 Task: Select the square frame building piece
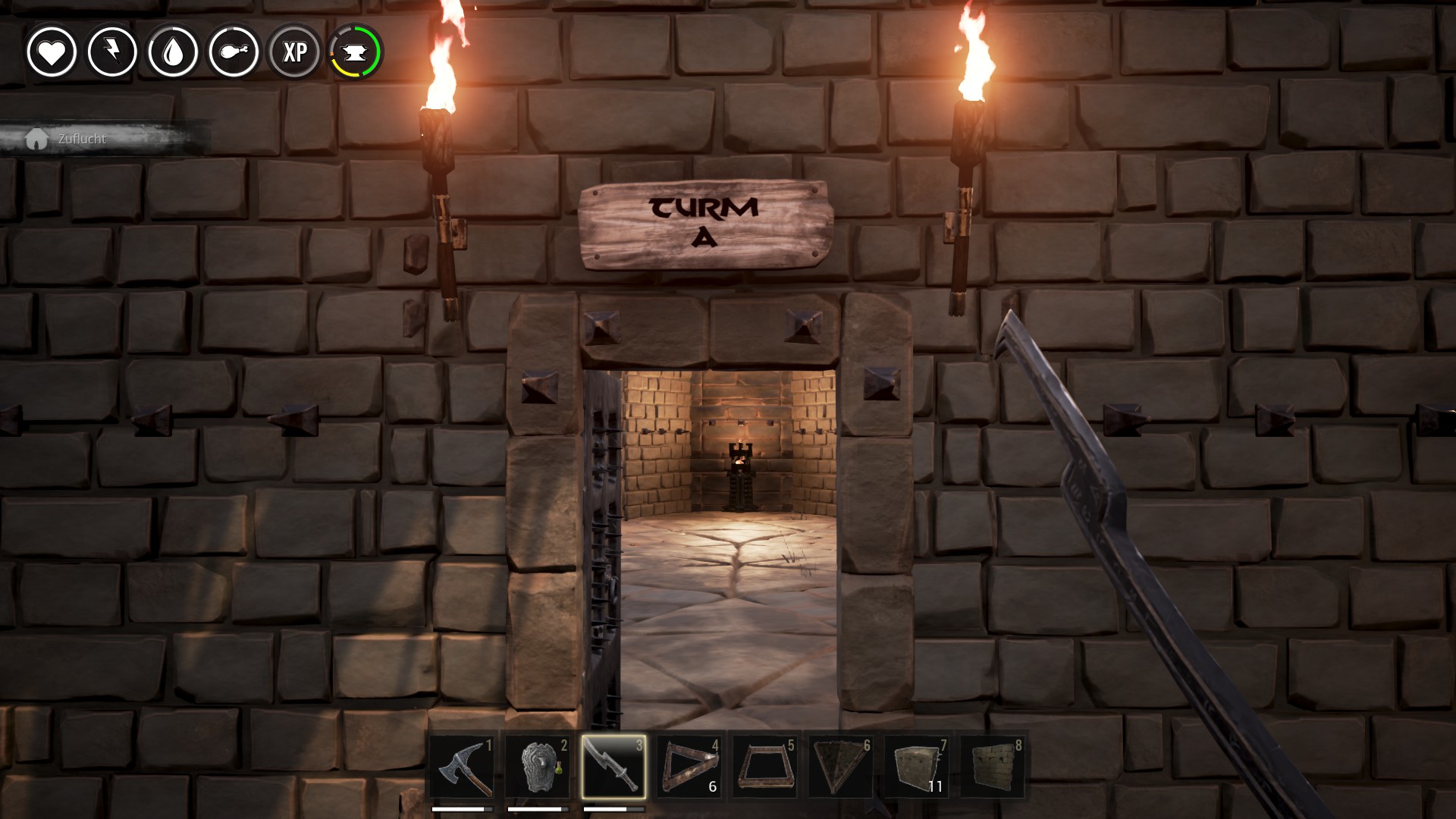click(765, 767)
